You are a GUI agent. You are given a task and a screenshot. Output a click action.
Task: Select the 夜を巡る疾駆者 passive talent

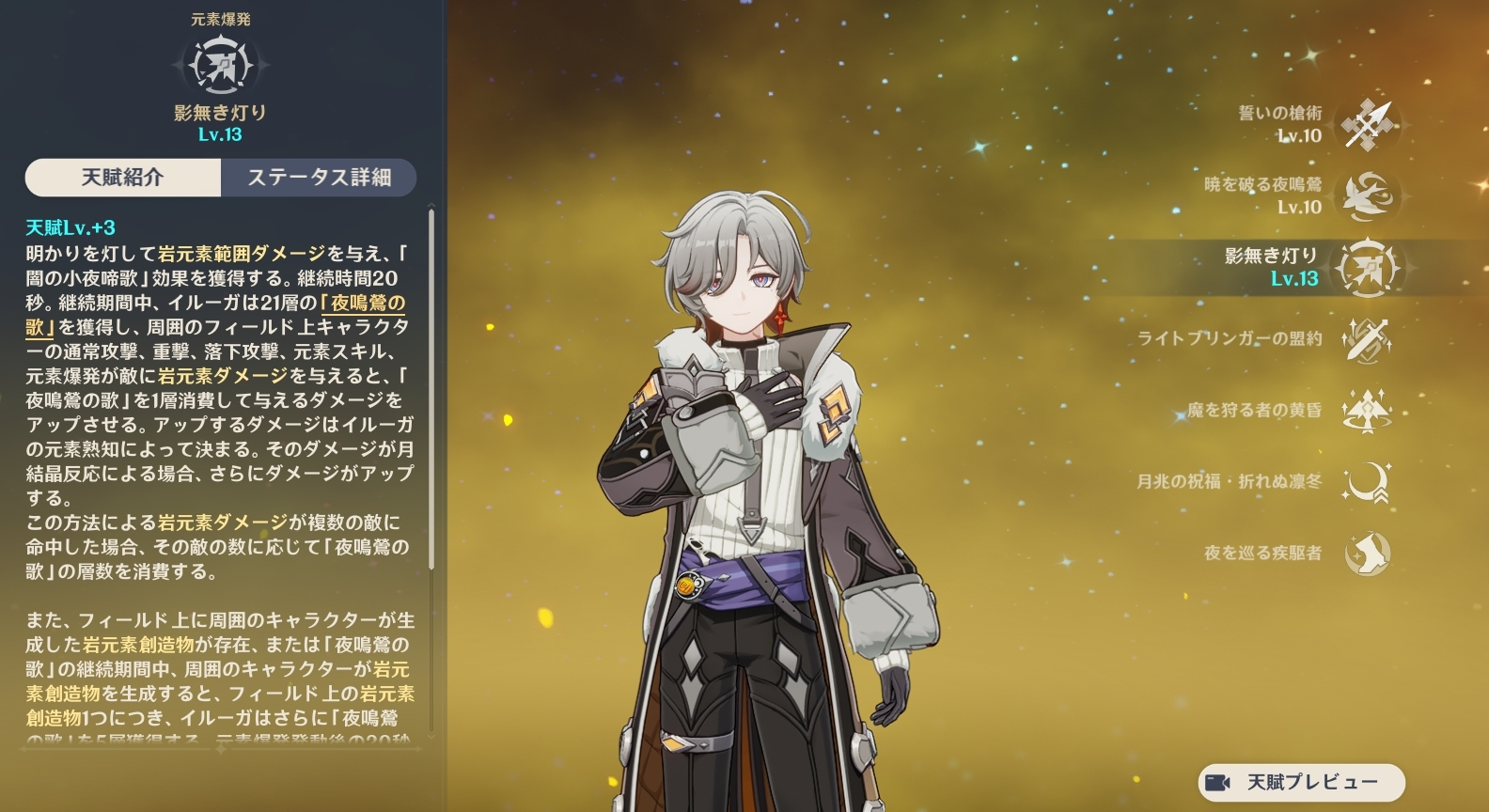tap(1369, 554)
